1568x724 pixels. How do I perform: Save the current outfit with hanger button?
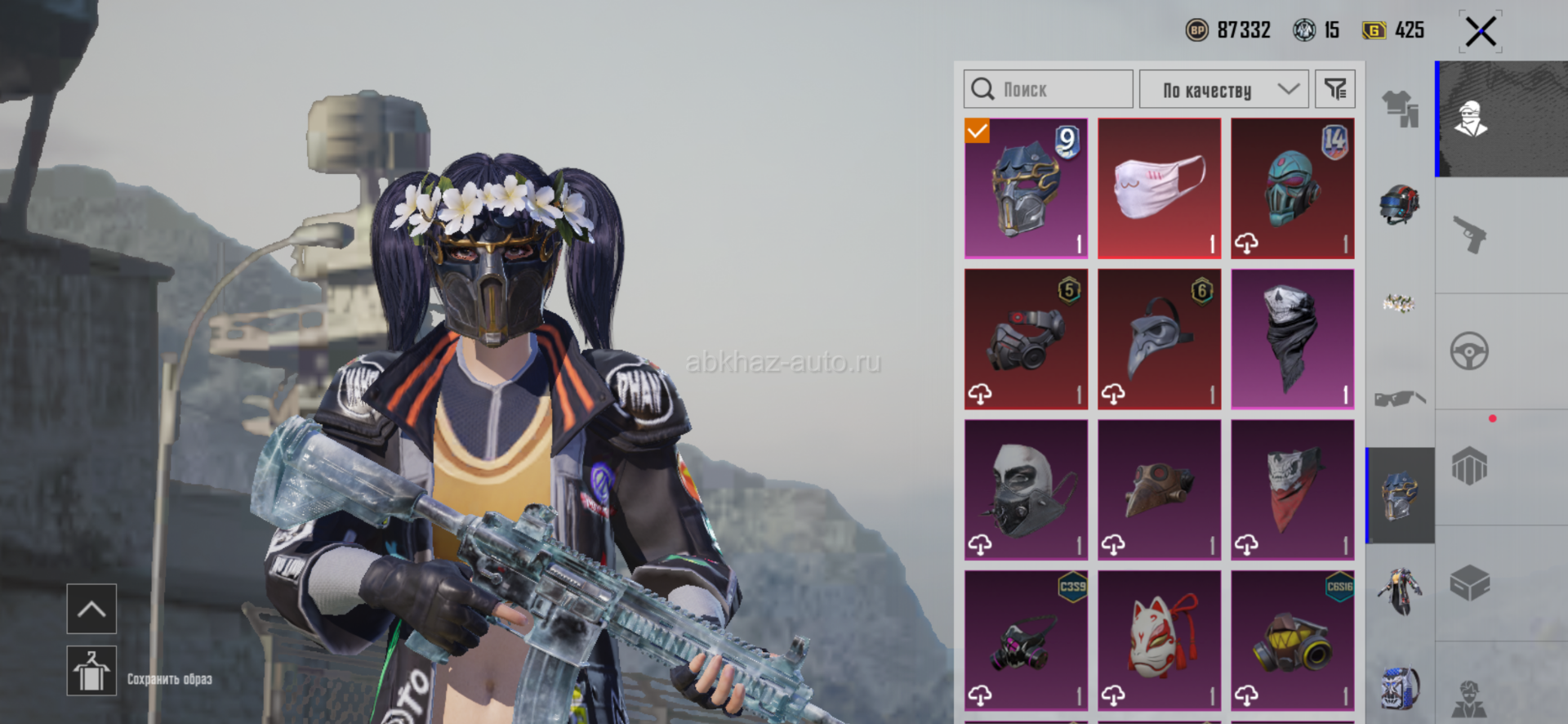[91, 672]
